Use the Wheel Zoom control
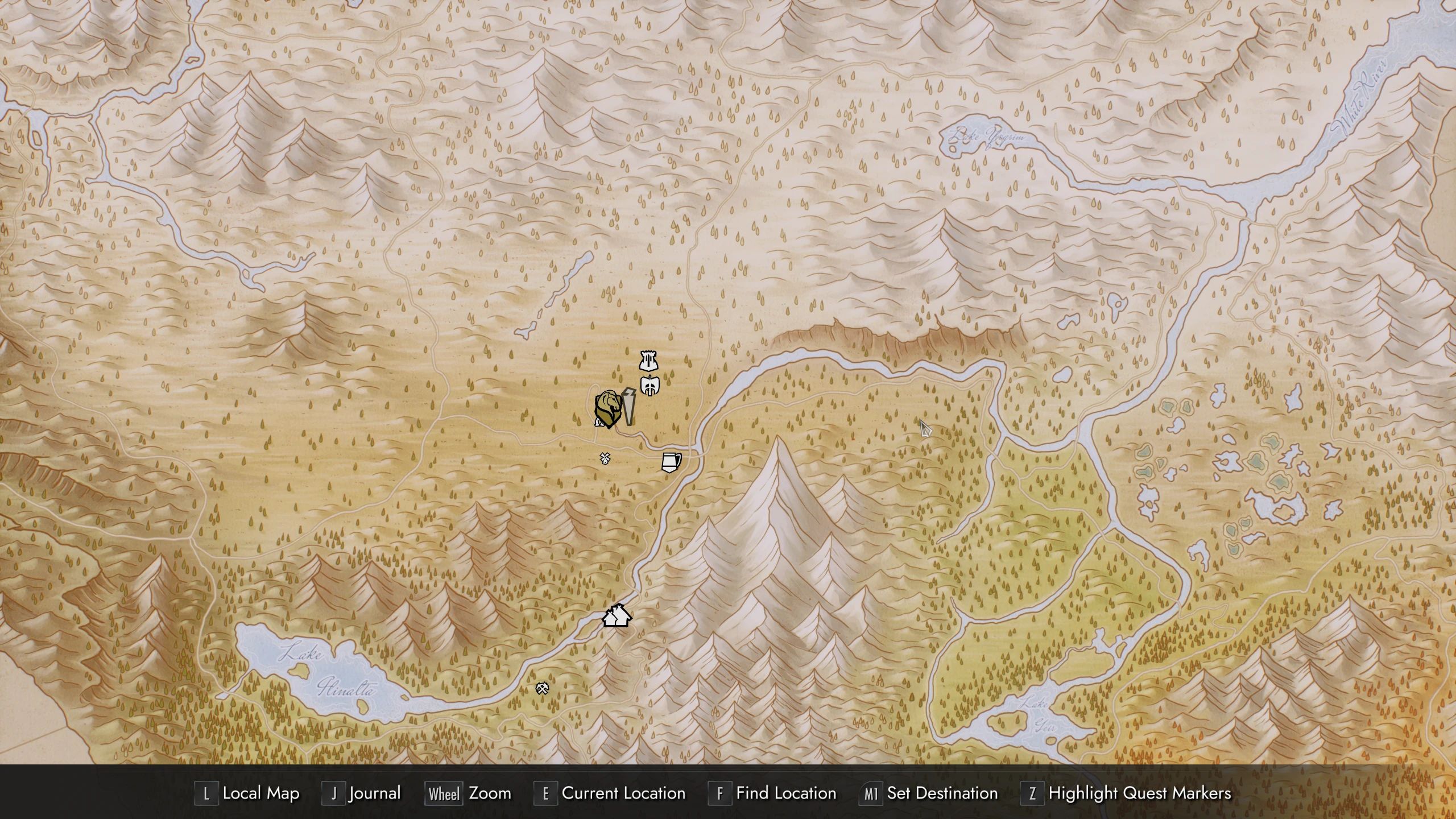Image resolution: width=1456 pixels, height=819 pixels. 490,793
